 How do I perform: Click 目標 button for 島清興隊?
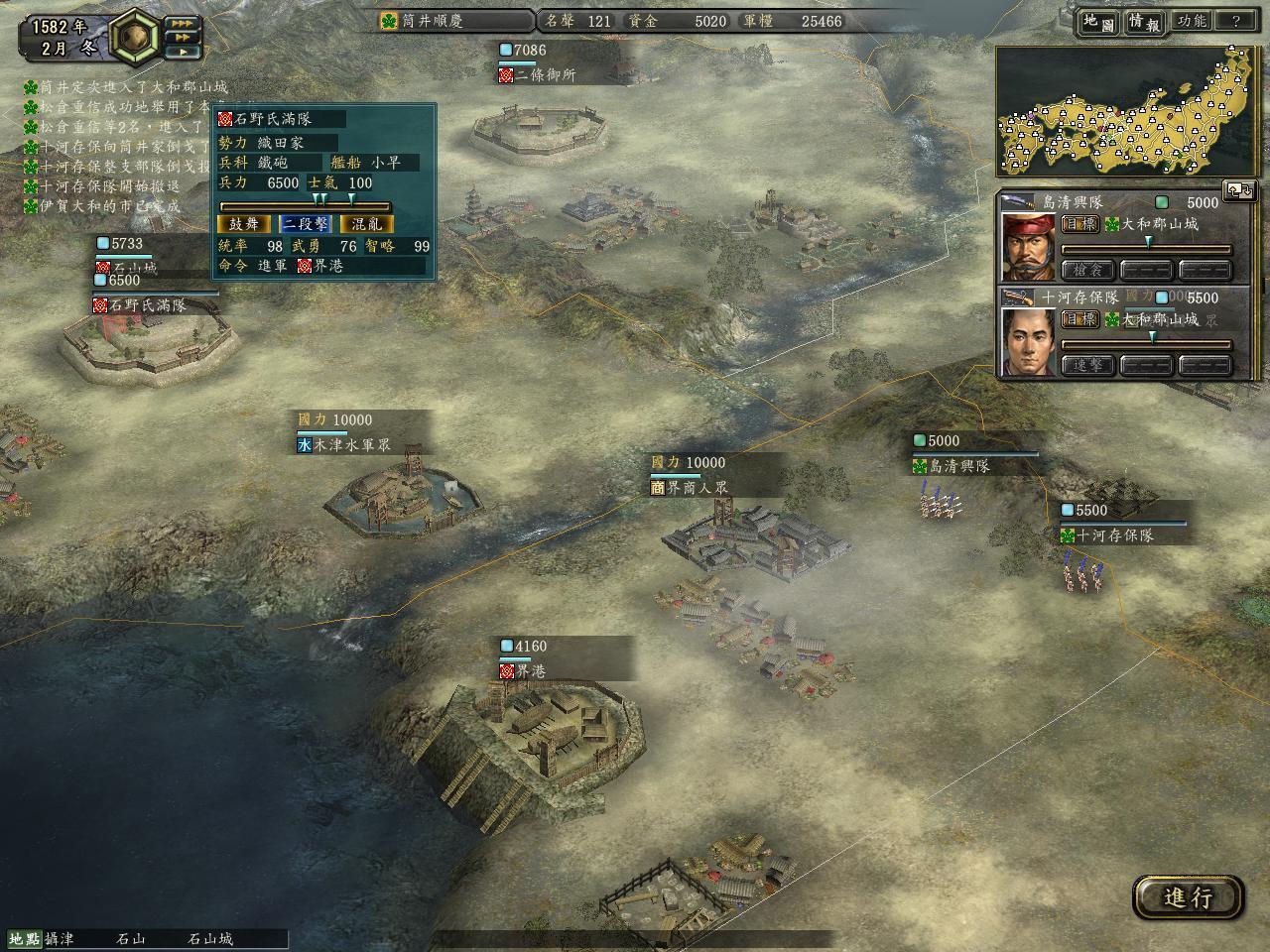(x=1079, y=224)
